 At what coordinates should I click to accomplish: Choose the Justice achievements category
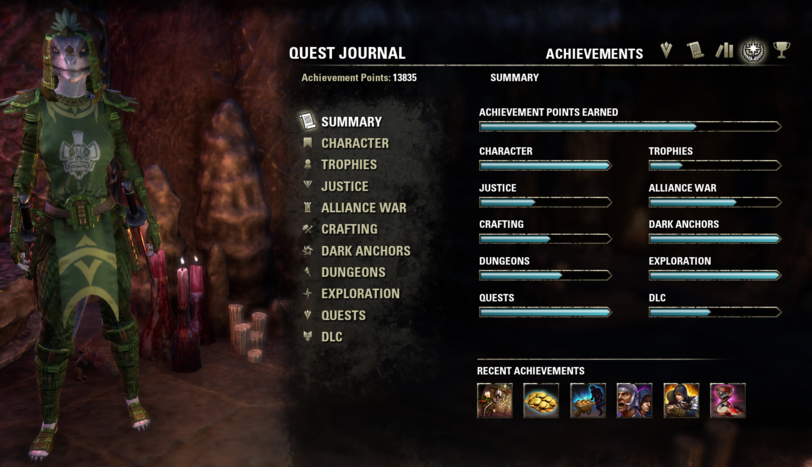[344, 186]
